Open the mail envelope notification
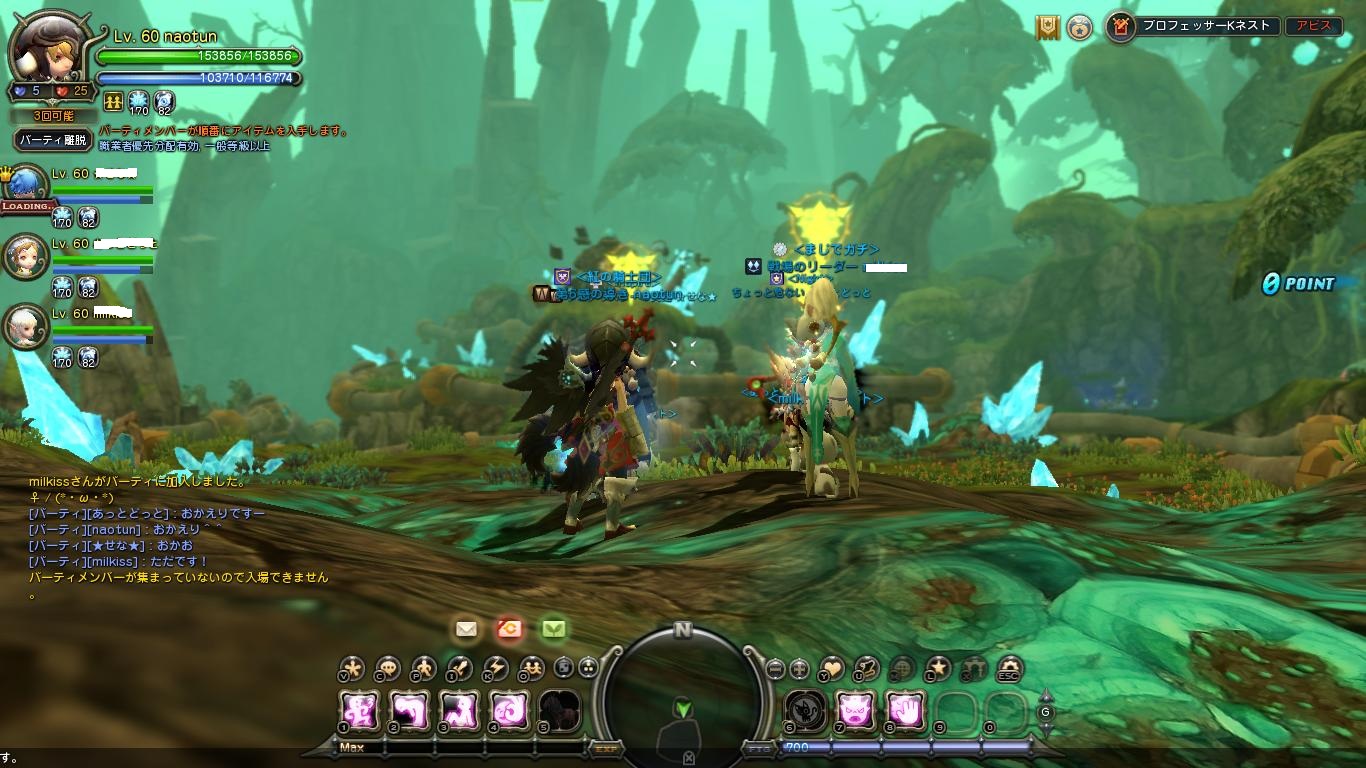 [466, 629]
